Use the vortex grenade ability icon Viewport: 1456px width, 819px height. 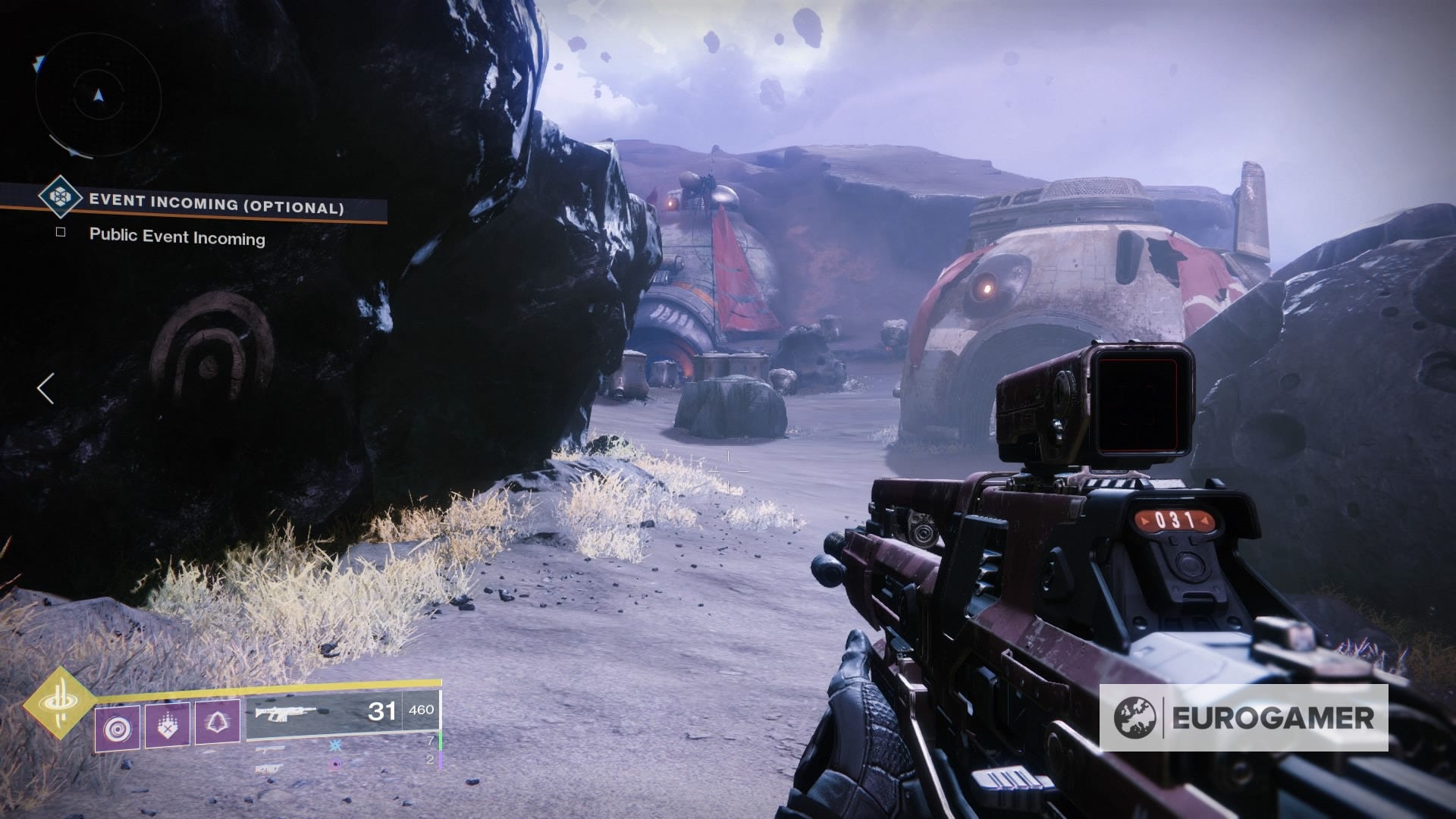(x=118, y=726)
